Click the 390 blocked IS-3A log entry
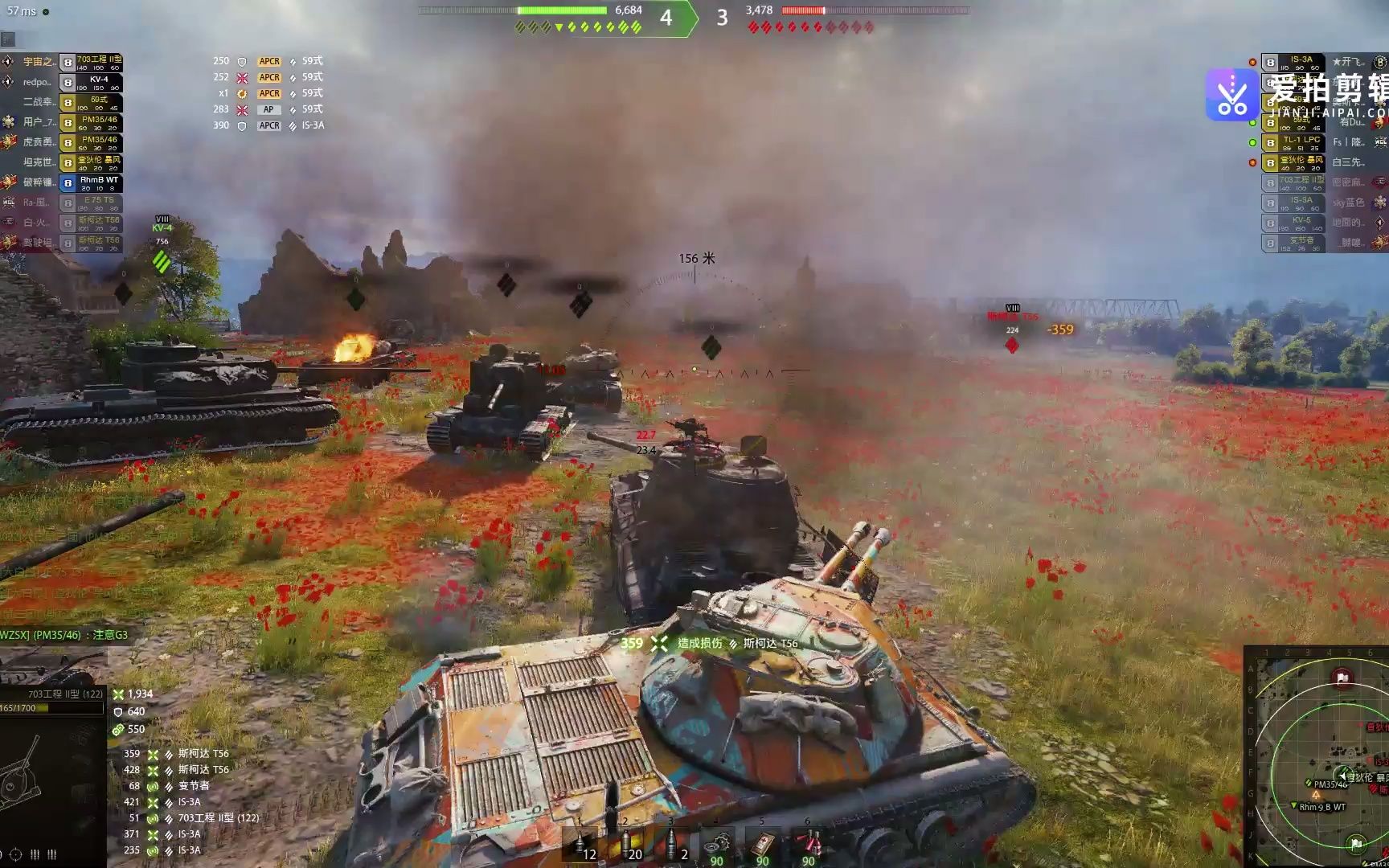1389x868 pixels. (269, 125)
